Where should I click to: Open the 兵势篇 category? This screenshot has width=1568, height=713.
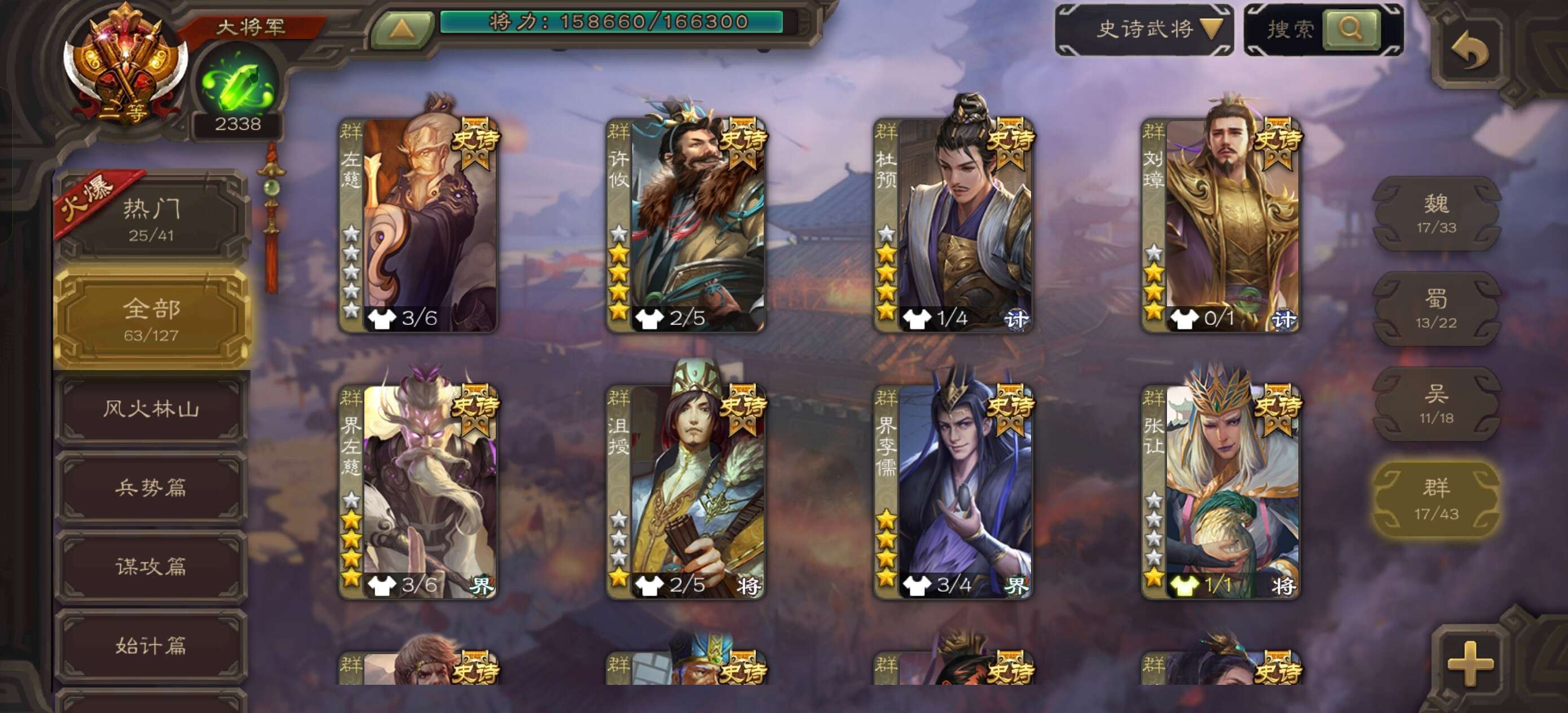151,488
